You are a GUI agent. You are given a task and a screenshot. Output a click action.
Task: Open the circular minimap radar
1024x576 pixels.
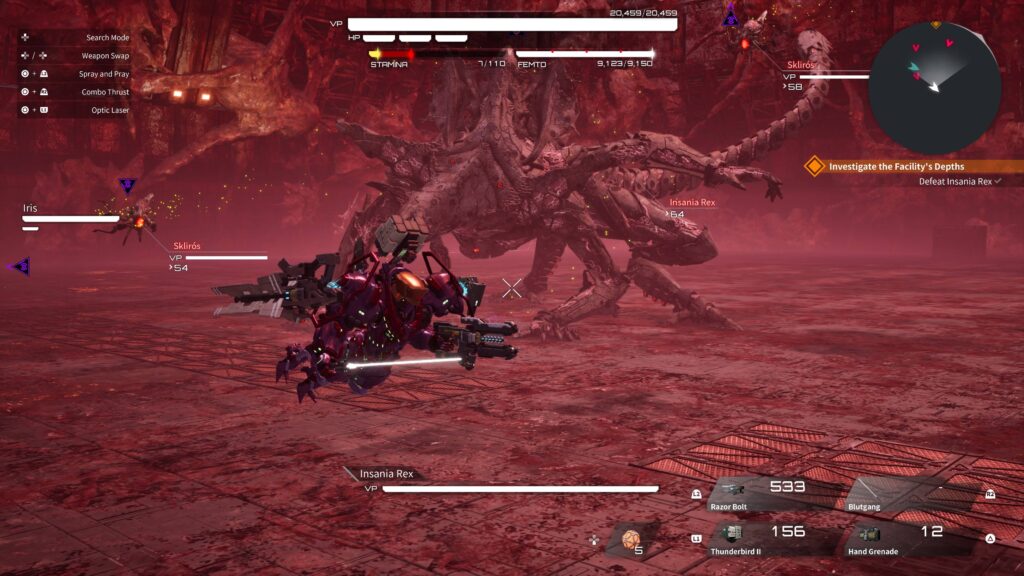pyautogui.click(x=934, y=87)
